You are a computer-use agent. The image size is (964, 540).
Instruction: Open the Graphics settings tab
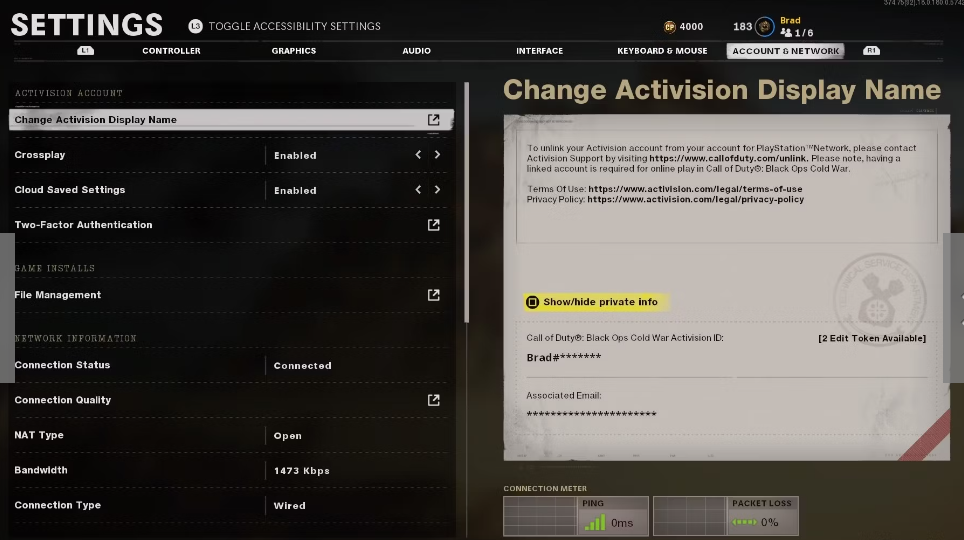coord(294,51)
